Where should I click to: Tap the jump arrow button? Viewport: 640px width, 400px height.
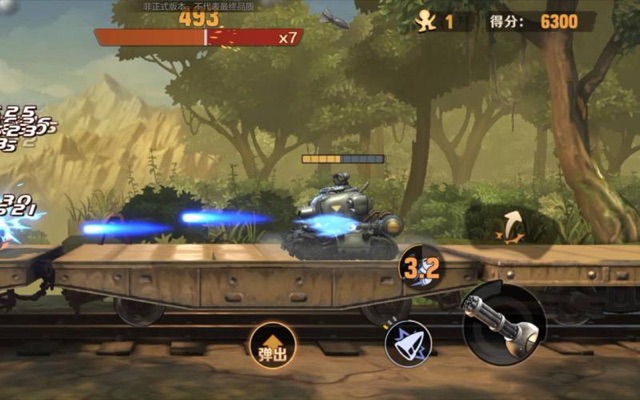tap(514, 226)
